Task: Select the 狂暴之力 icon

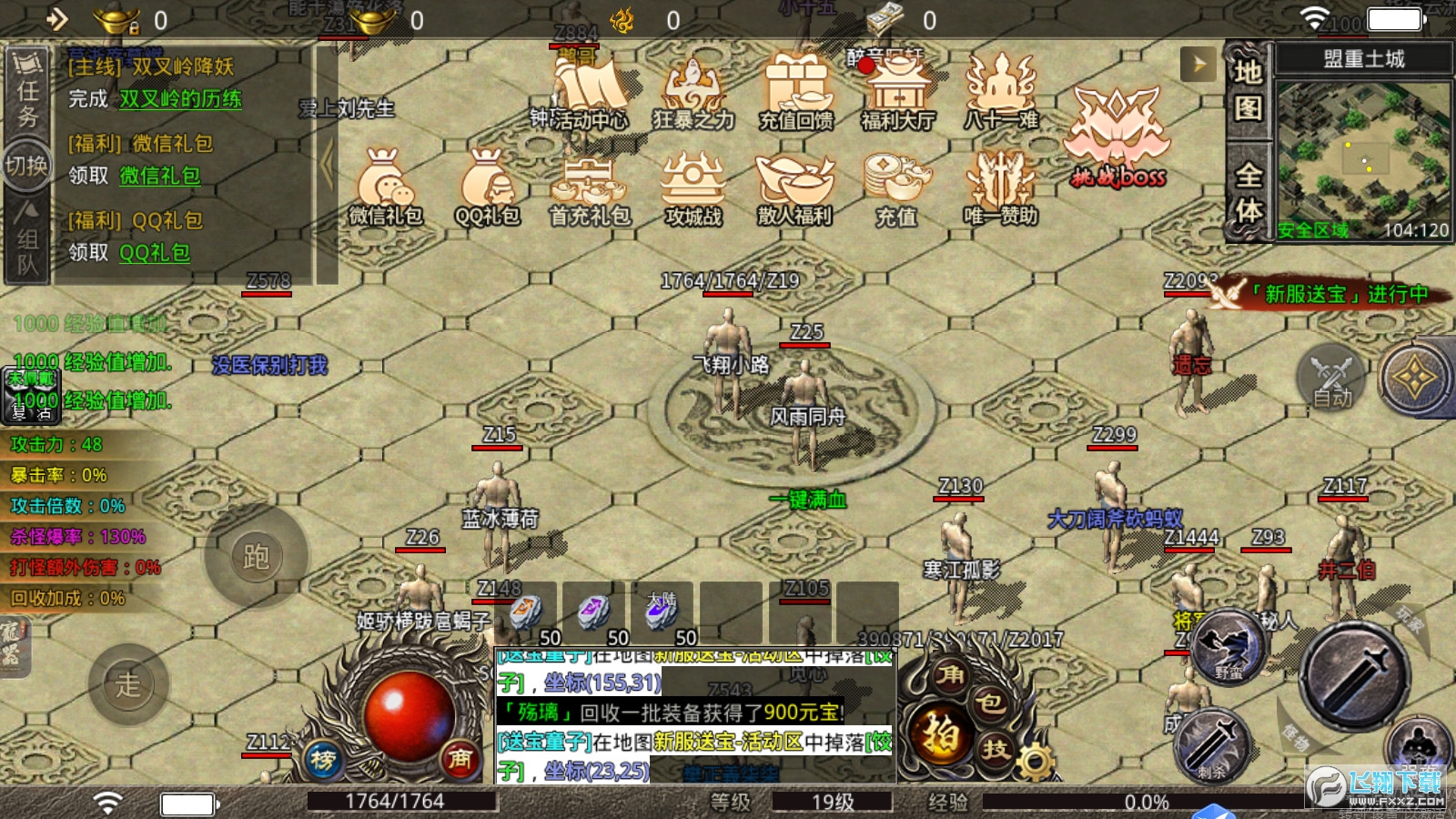Action: pyautogui.click(x=693, y=93)
